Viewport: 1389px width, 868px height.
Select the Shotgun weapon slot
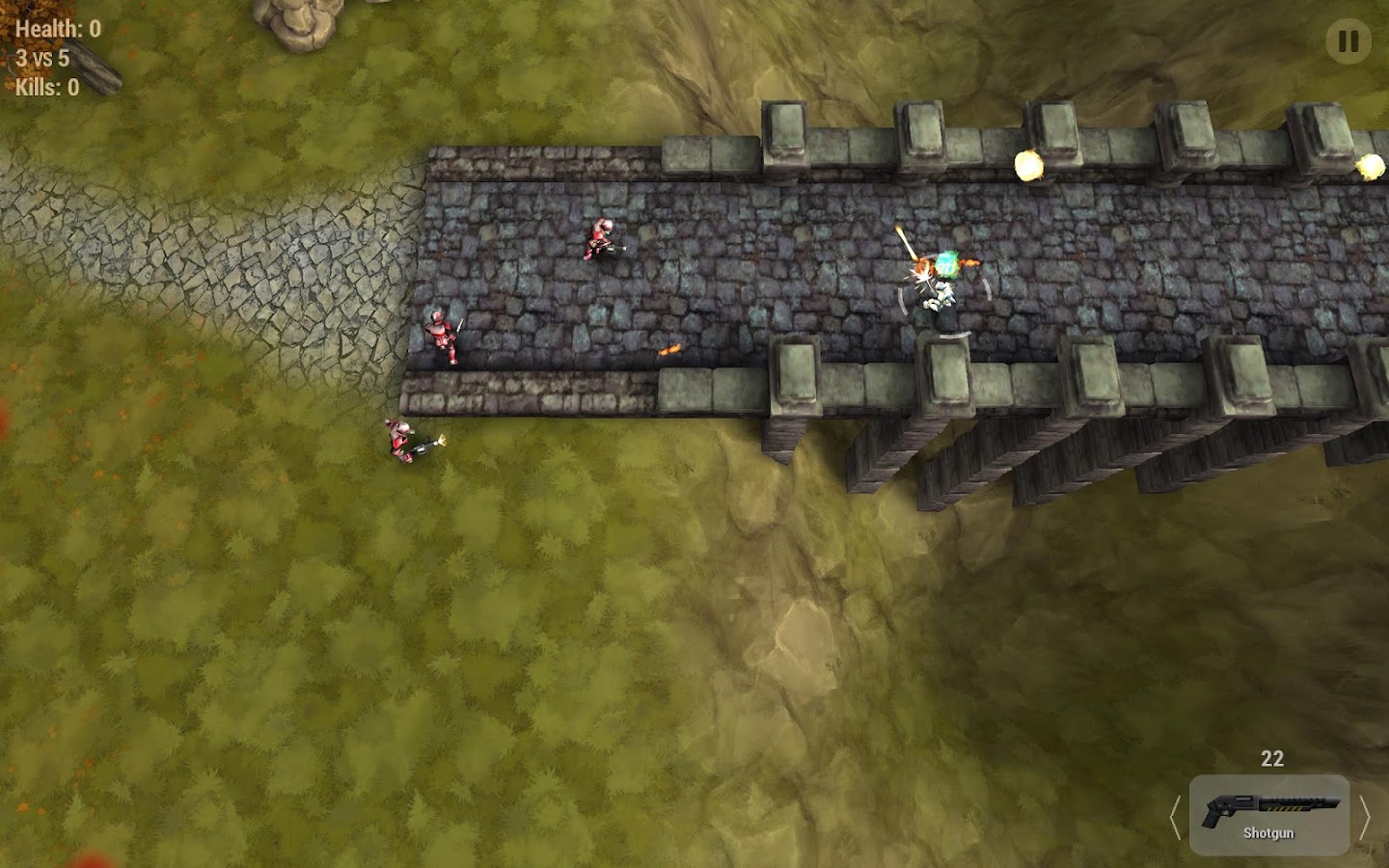pyautogui.click(x=1268, y=815)
